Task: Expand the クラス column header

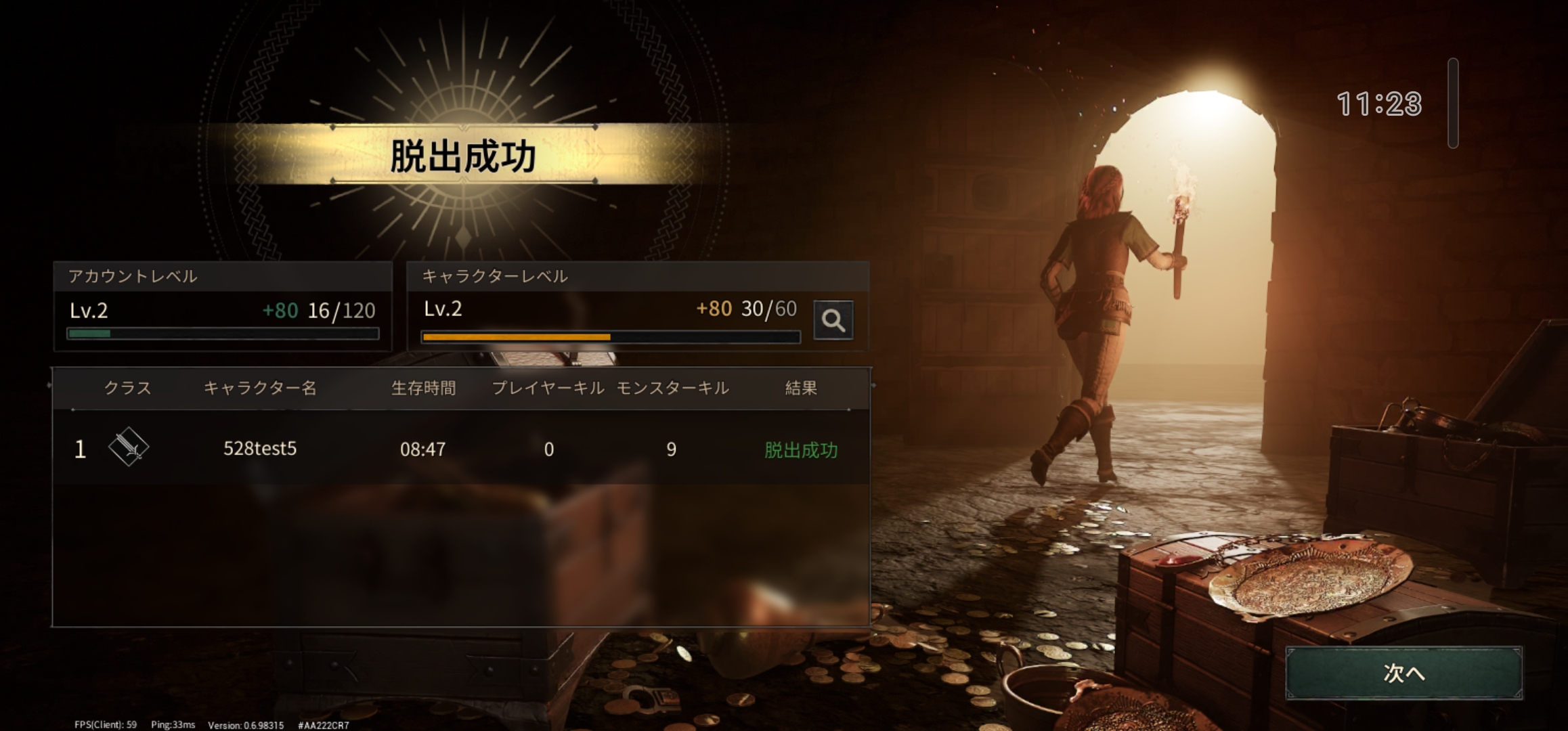Action: tap(129, 389)
